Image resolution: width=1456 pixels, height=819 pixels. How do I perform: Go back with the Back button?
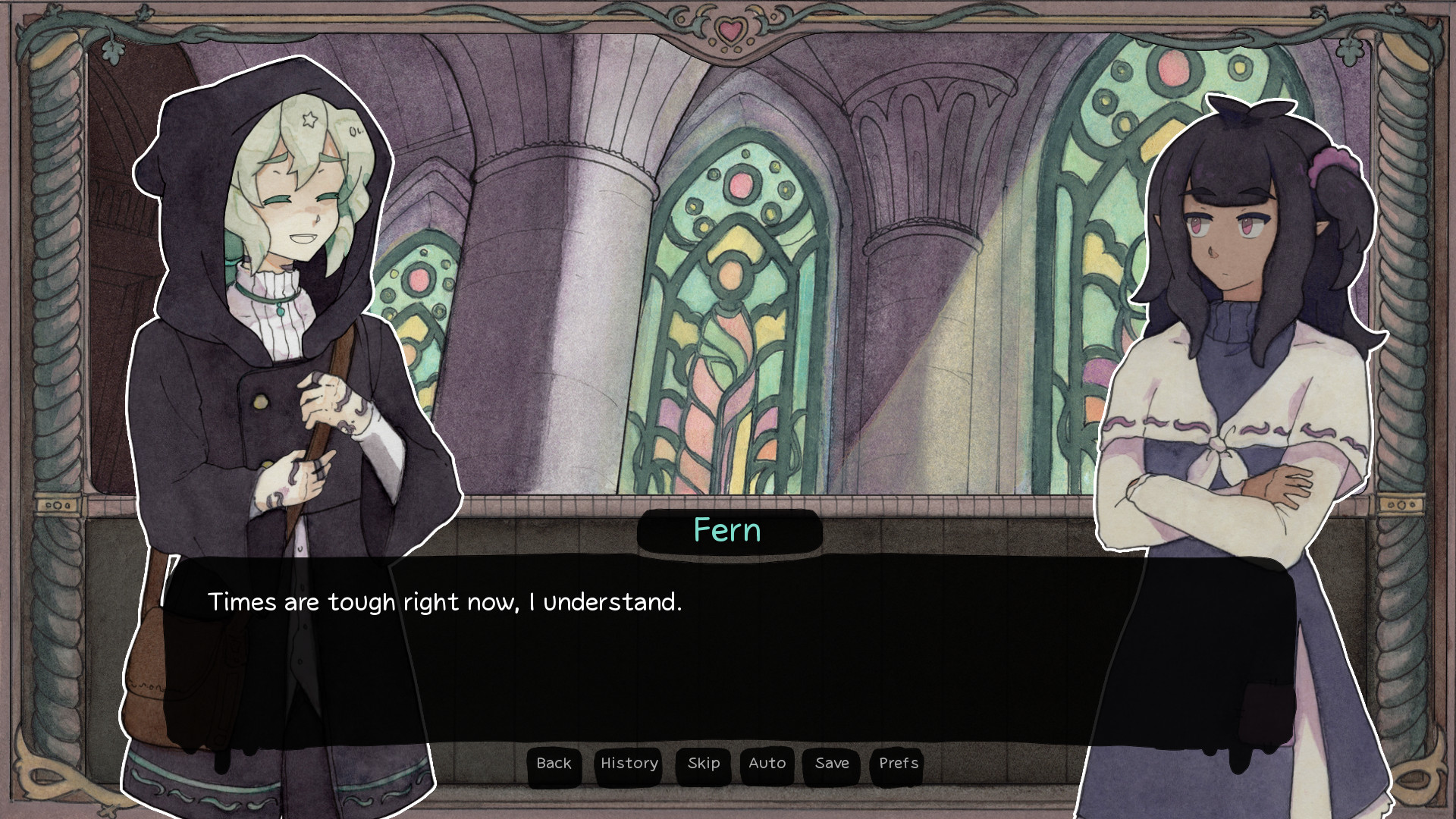(x=554, y=764)
